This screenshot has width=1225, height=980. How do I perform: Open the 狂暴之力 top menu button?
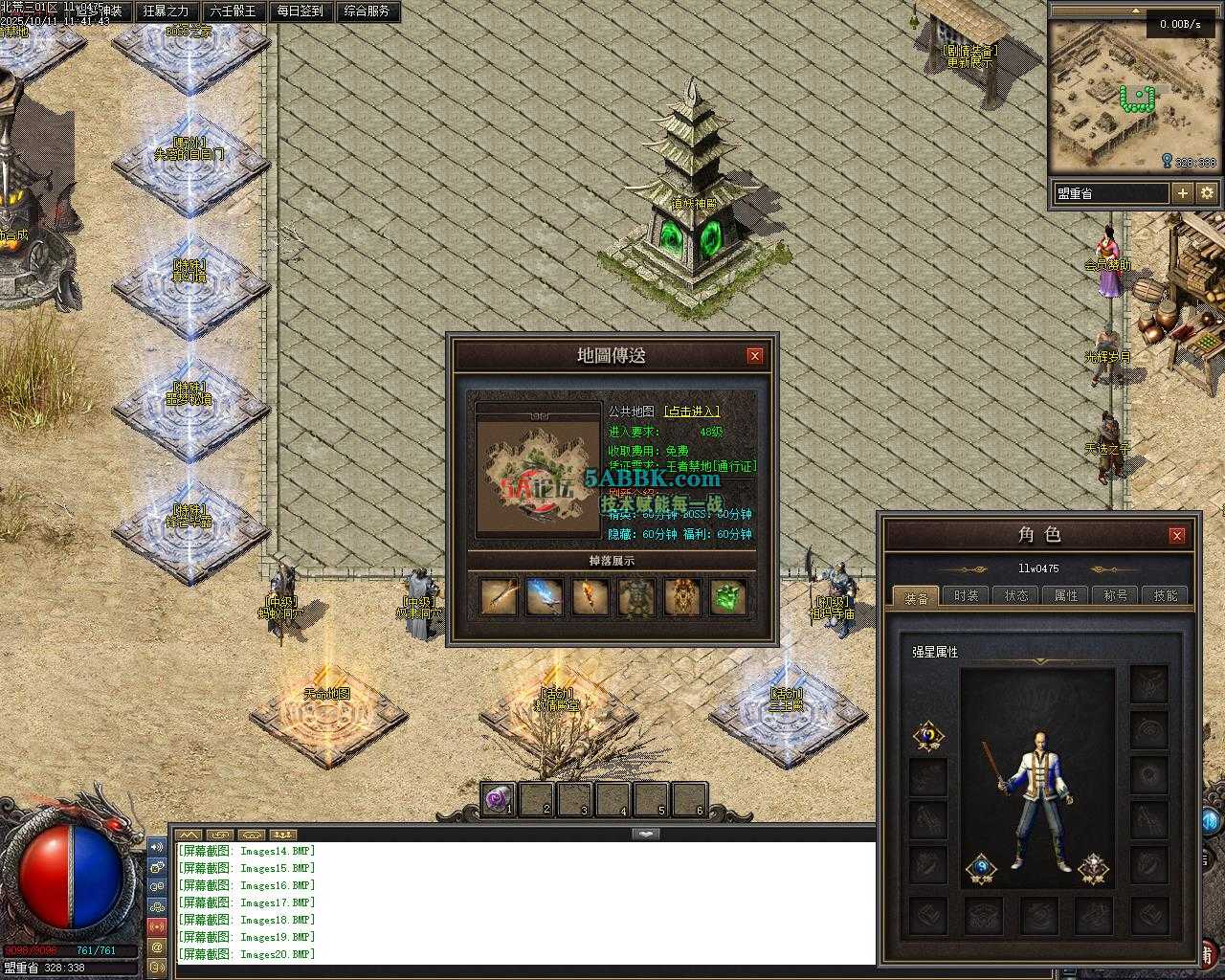(167, 11)
